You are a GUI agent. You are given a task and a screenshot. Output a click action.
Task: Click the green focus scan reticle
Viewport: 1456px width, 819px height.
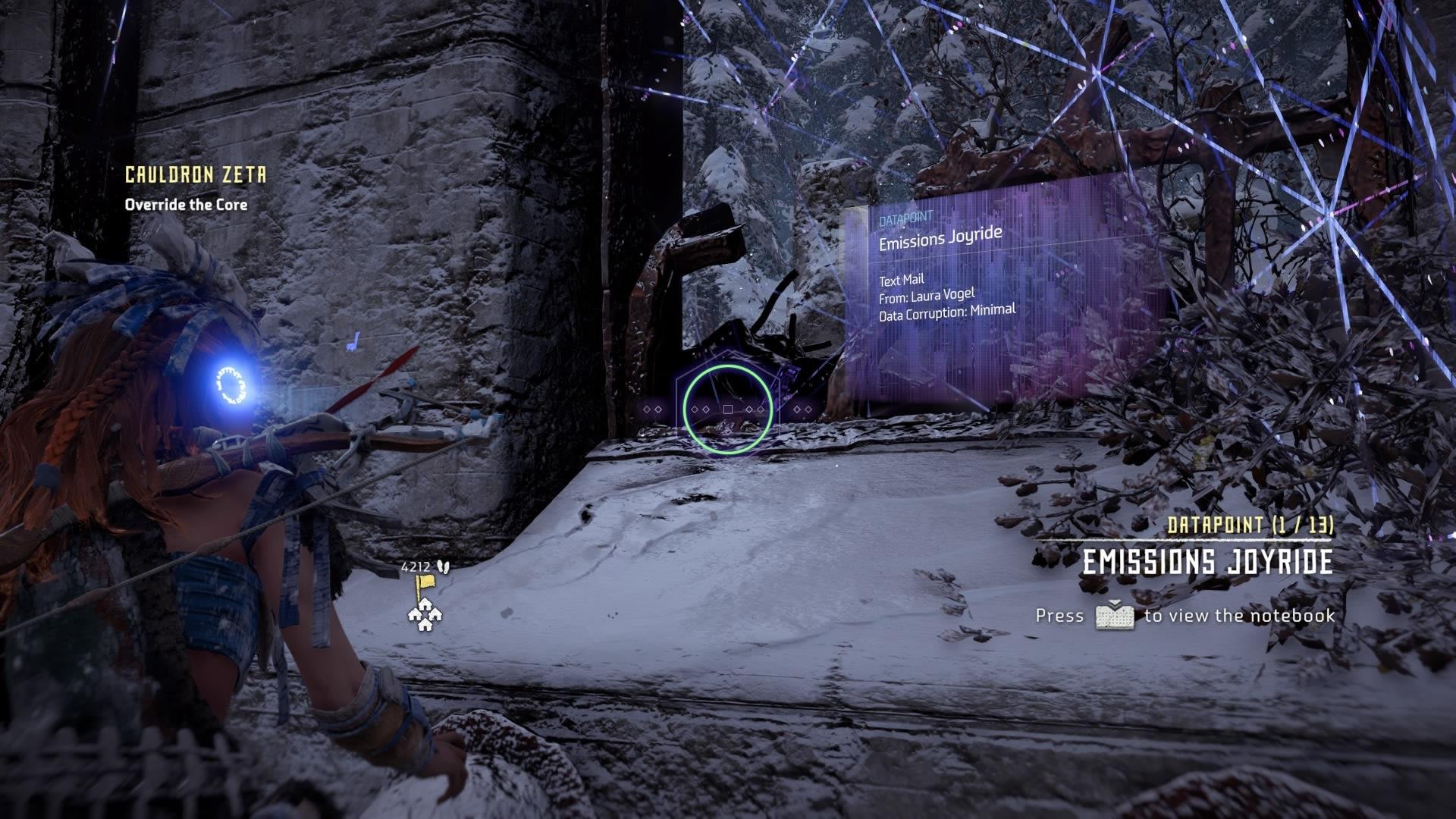pos(728,409)
